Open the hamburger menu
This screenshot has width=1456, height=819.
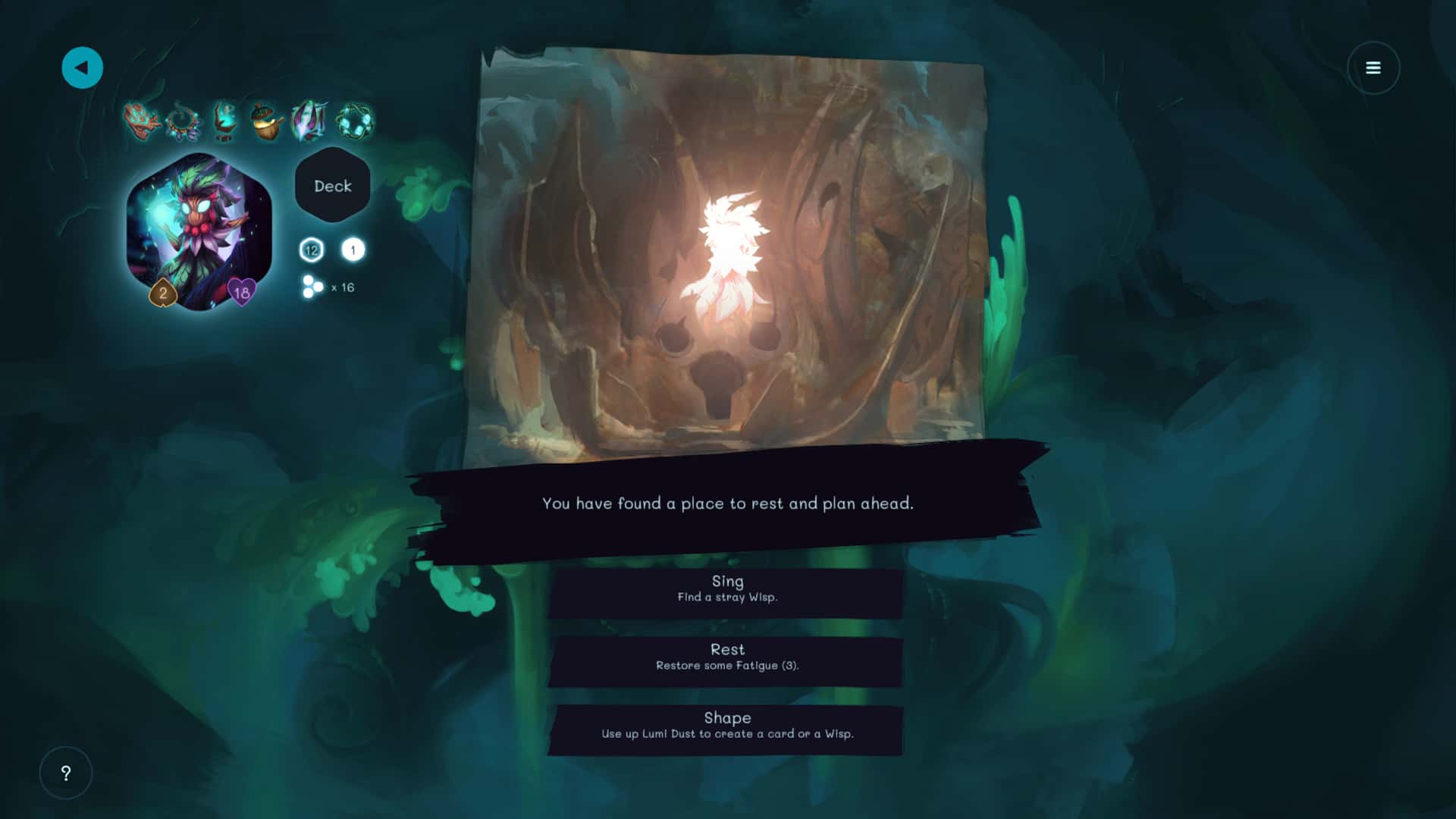[x=1373, y=68]
